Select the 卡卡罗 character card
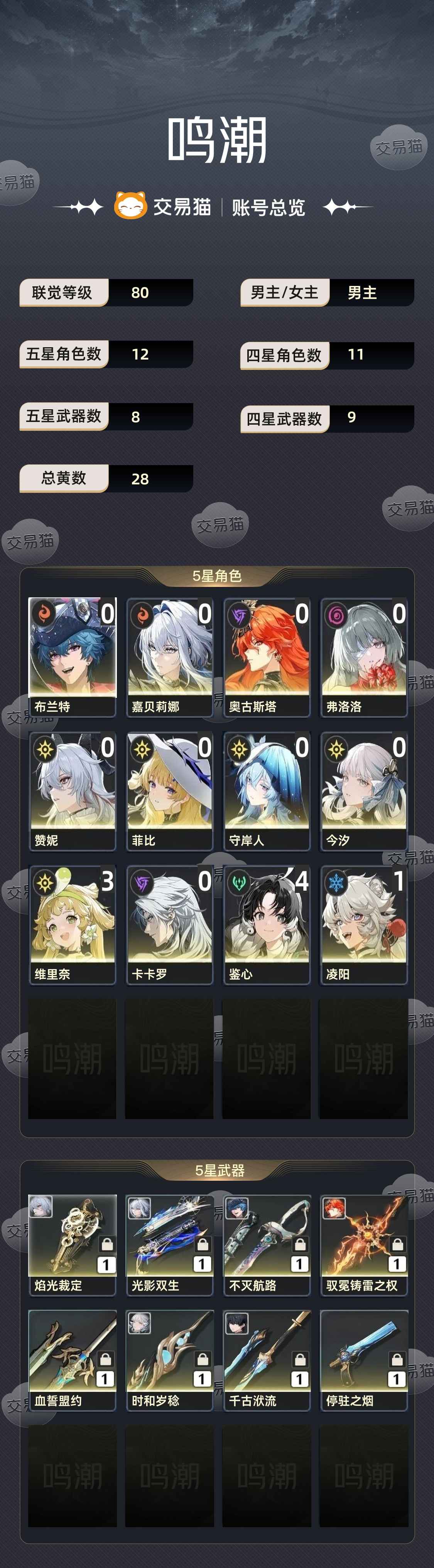 pyautogui.click(x=169, y=924)
